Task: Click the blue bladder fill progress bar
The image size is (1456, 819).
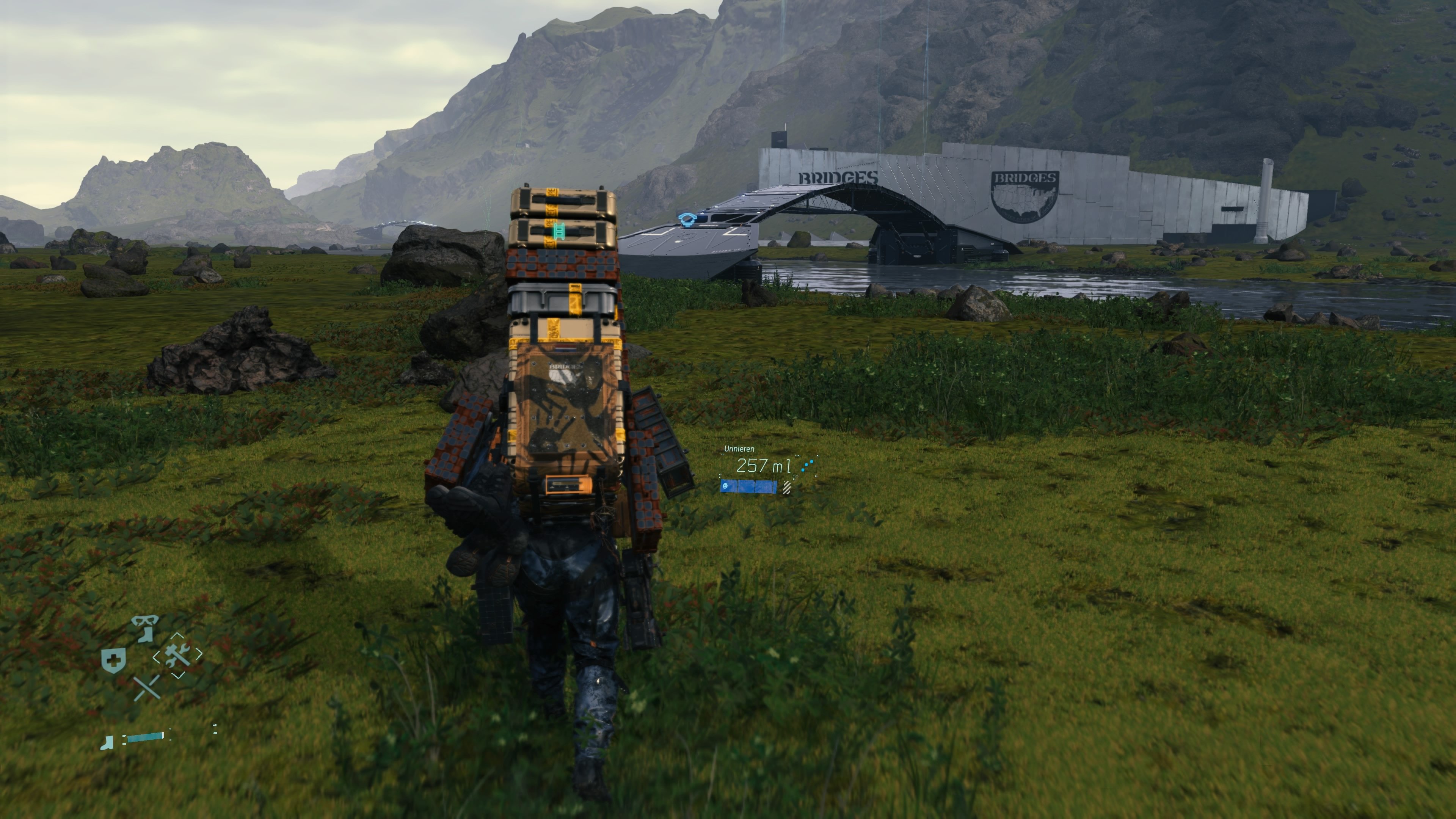Action: coord(748,487)
